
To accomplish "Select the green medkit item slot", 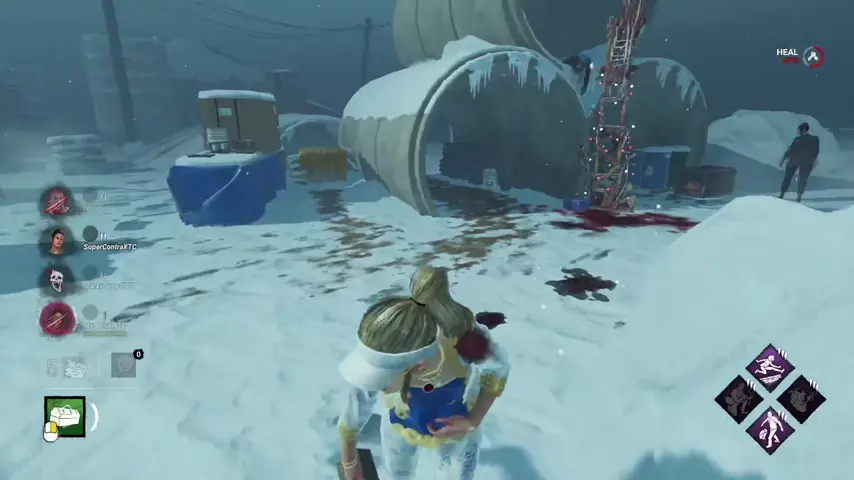I will [64, 416].
